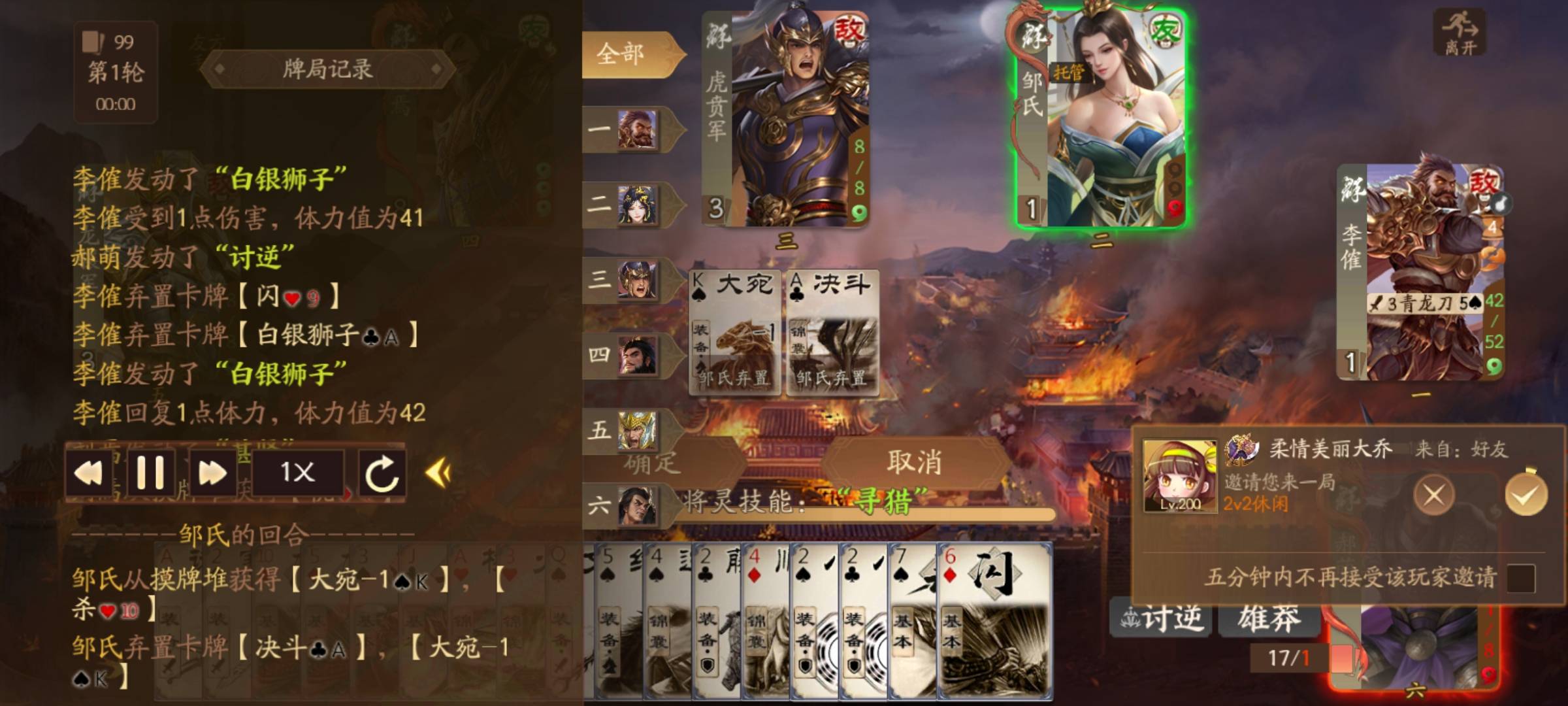
Task: Fast-forward the replay
Action: click(x=212, y=473)
